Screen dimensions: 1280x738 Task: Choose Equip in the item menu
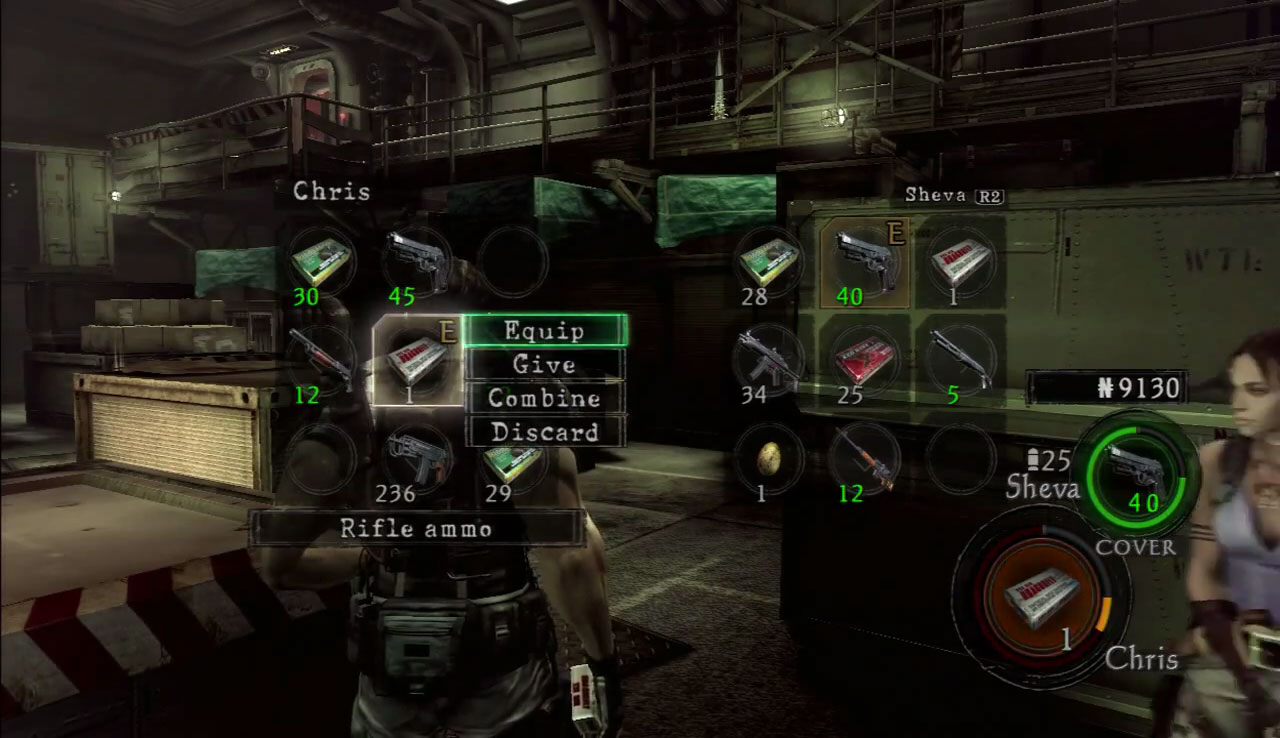[x=545, y=331]
